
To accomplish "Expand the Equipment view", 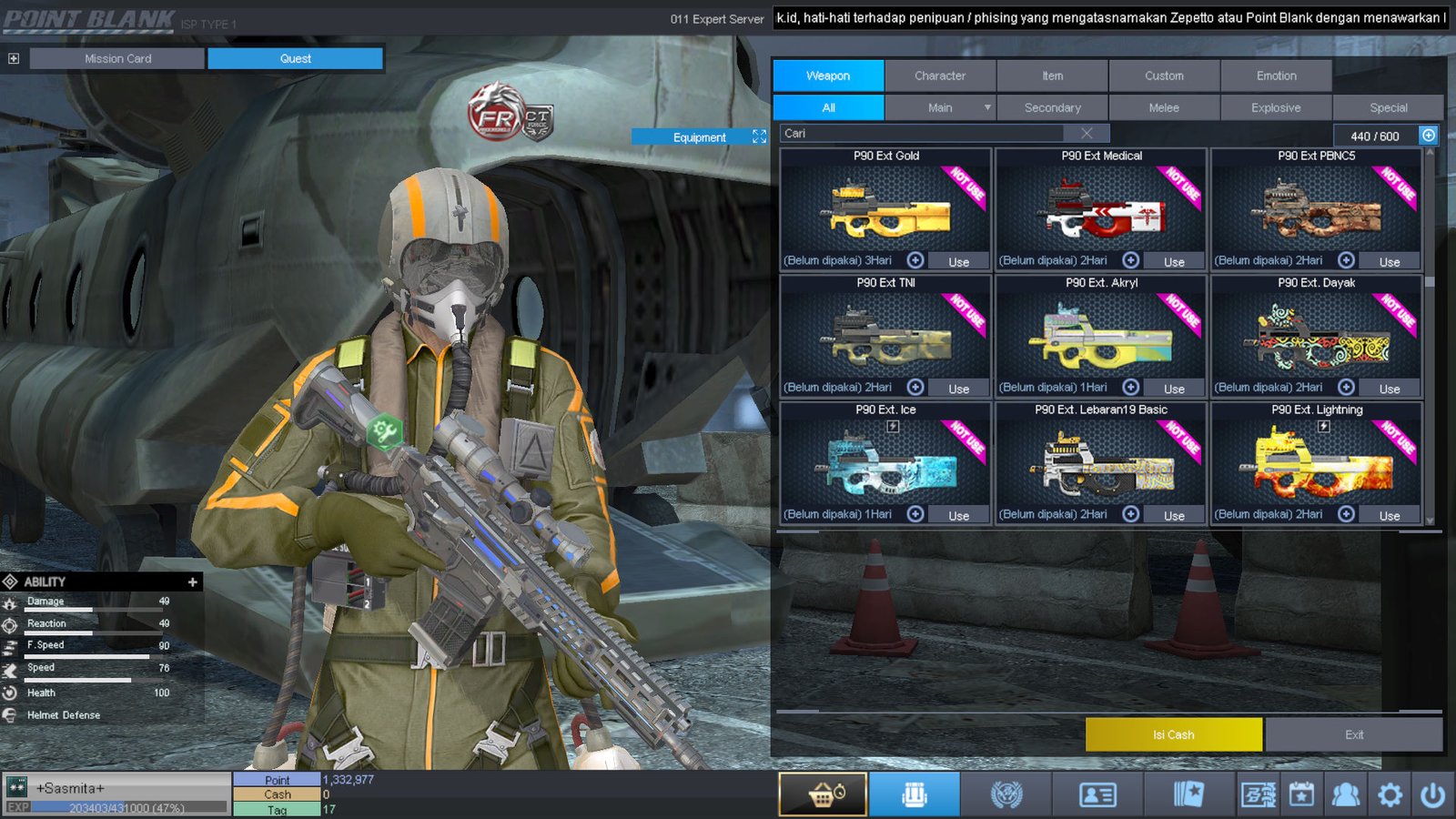I will pyautogui.click(x=759, y=136).
